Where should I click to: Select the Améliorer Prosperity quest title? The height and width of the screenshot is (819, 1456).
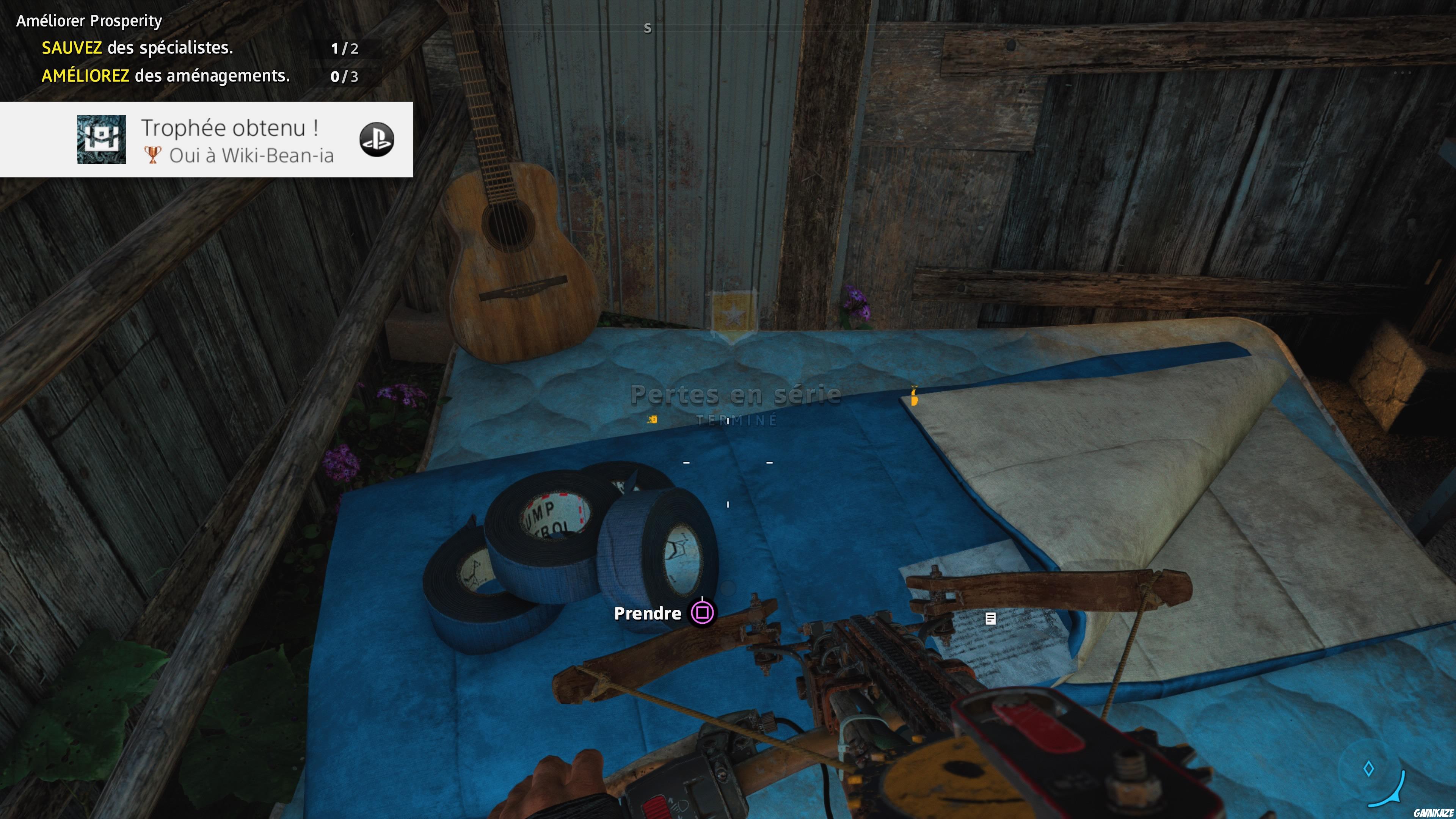[89, 21]
